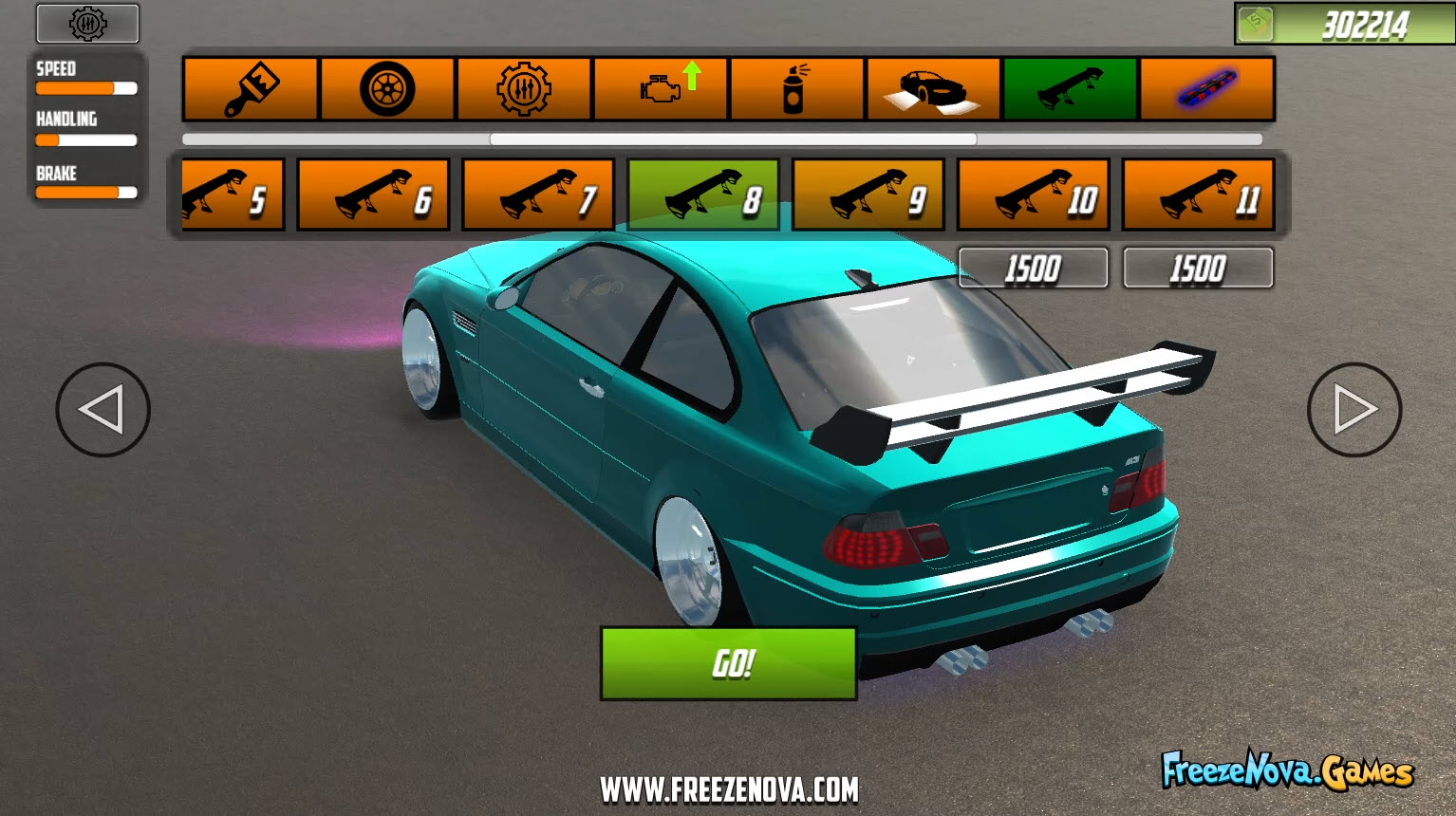Open the paint brush customization category
Image resolution: width=1456 pixels, height=816 pixels.
pos(250,88)
